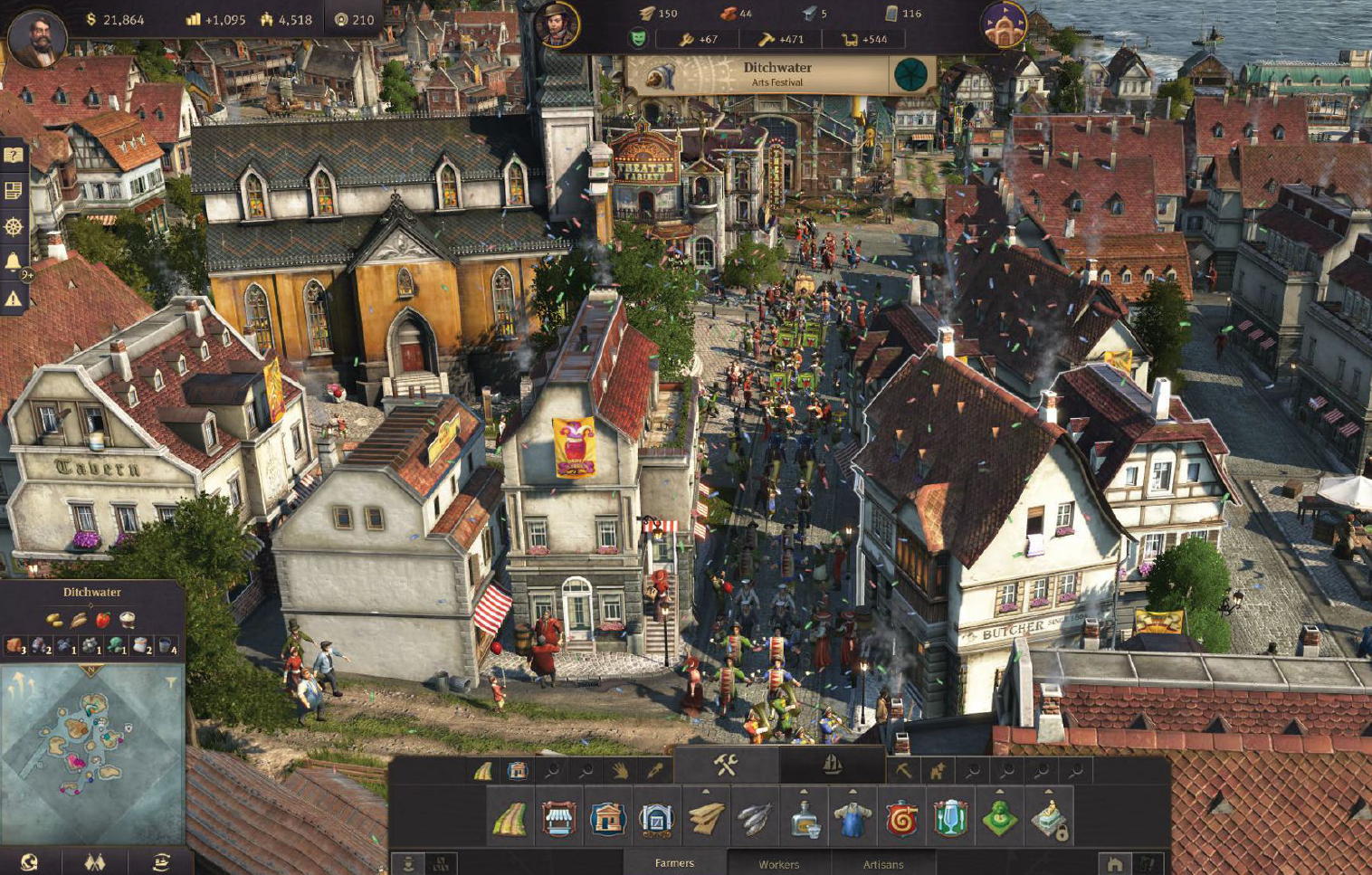Image resolution: width=1372 pixels, height=875 pixels.
Task: Open the Ditchwater Arts Festival notification
Action: pos(778,74)
